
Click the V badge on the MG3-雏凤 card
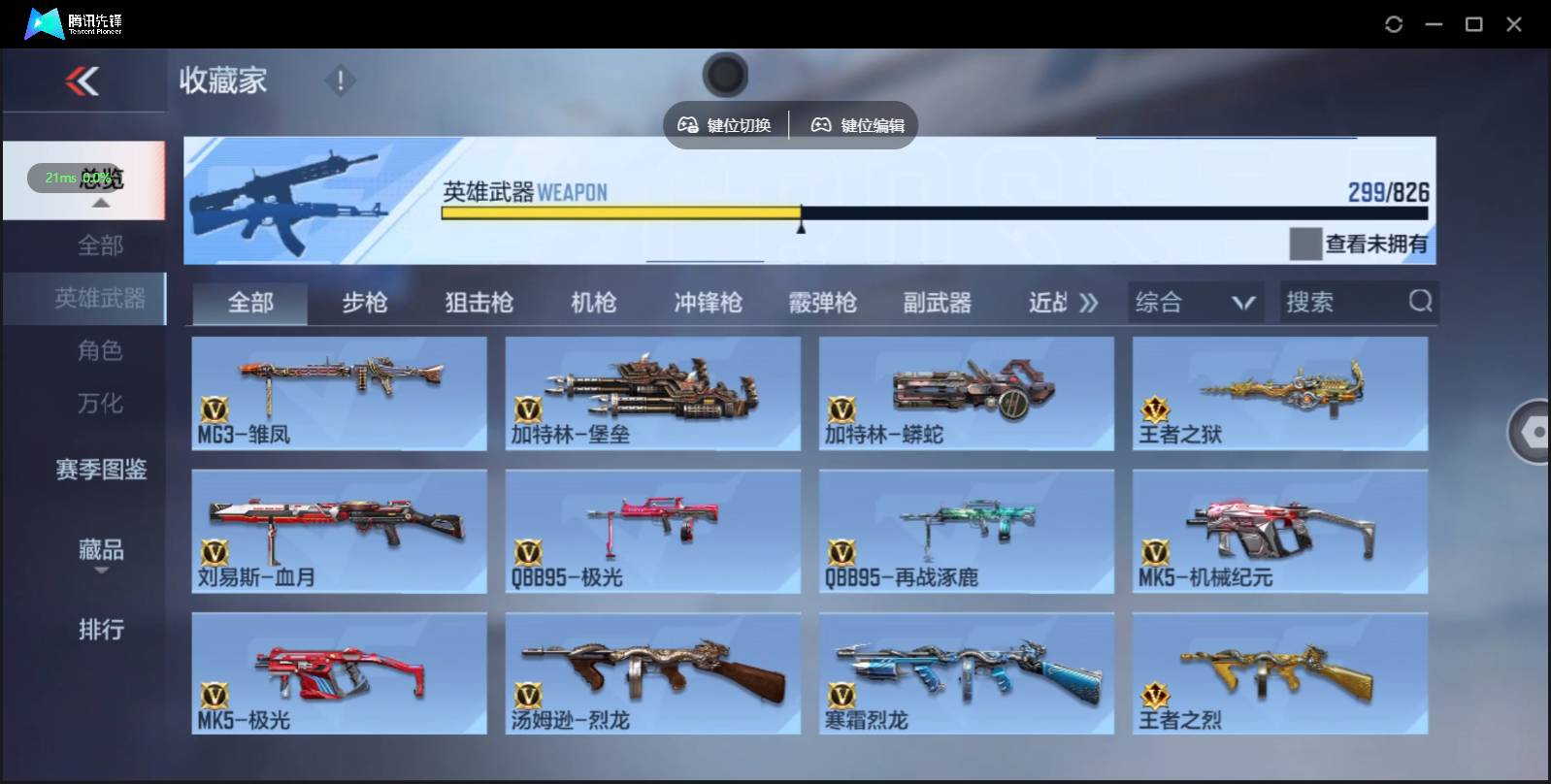click(214, 408)
